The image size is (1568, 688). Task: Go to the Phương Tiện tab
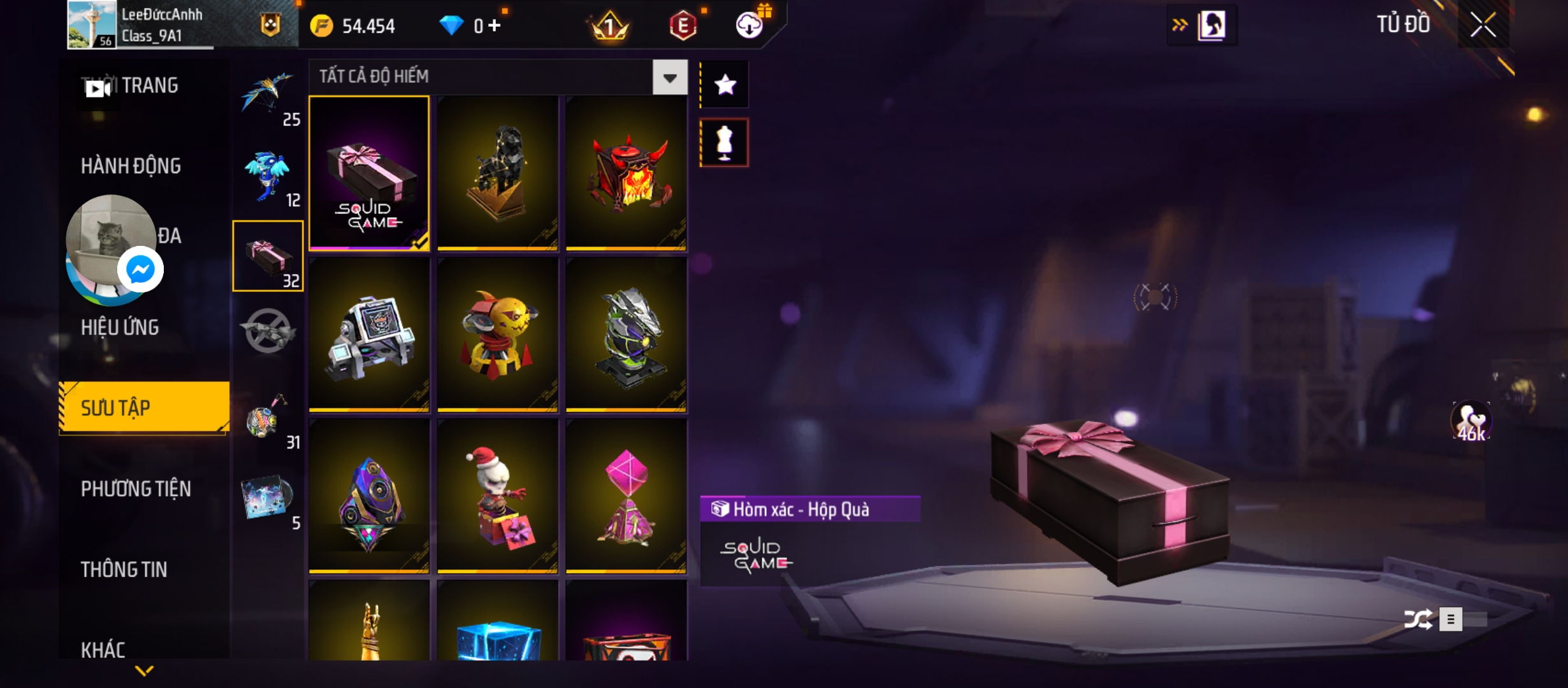coord(136,489)
